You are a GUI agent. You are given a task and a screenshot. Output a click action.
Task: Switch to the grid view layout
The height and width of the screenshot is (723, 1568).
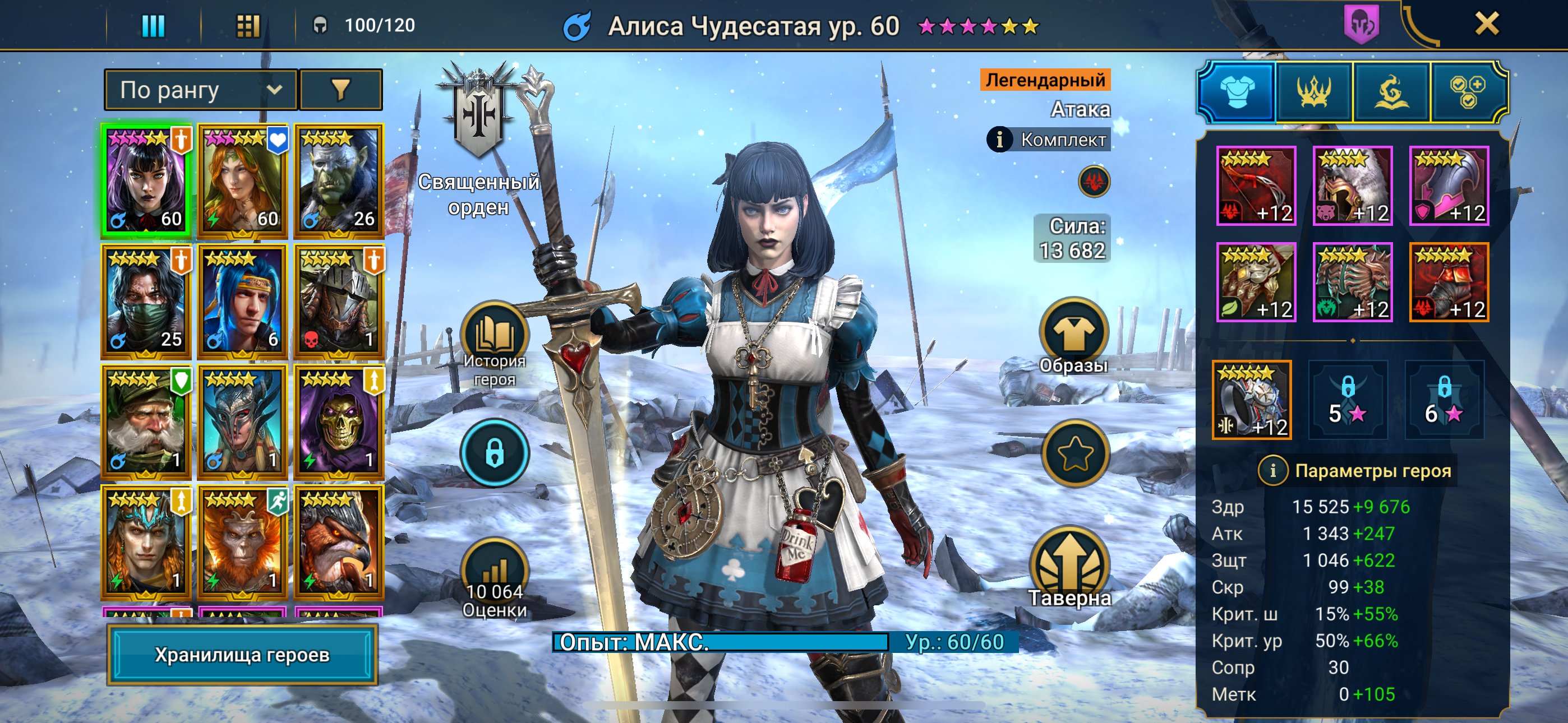coord(248,26)
